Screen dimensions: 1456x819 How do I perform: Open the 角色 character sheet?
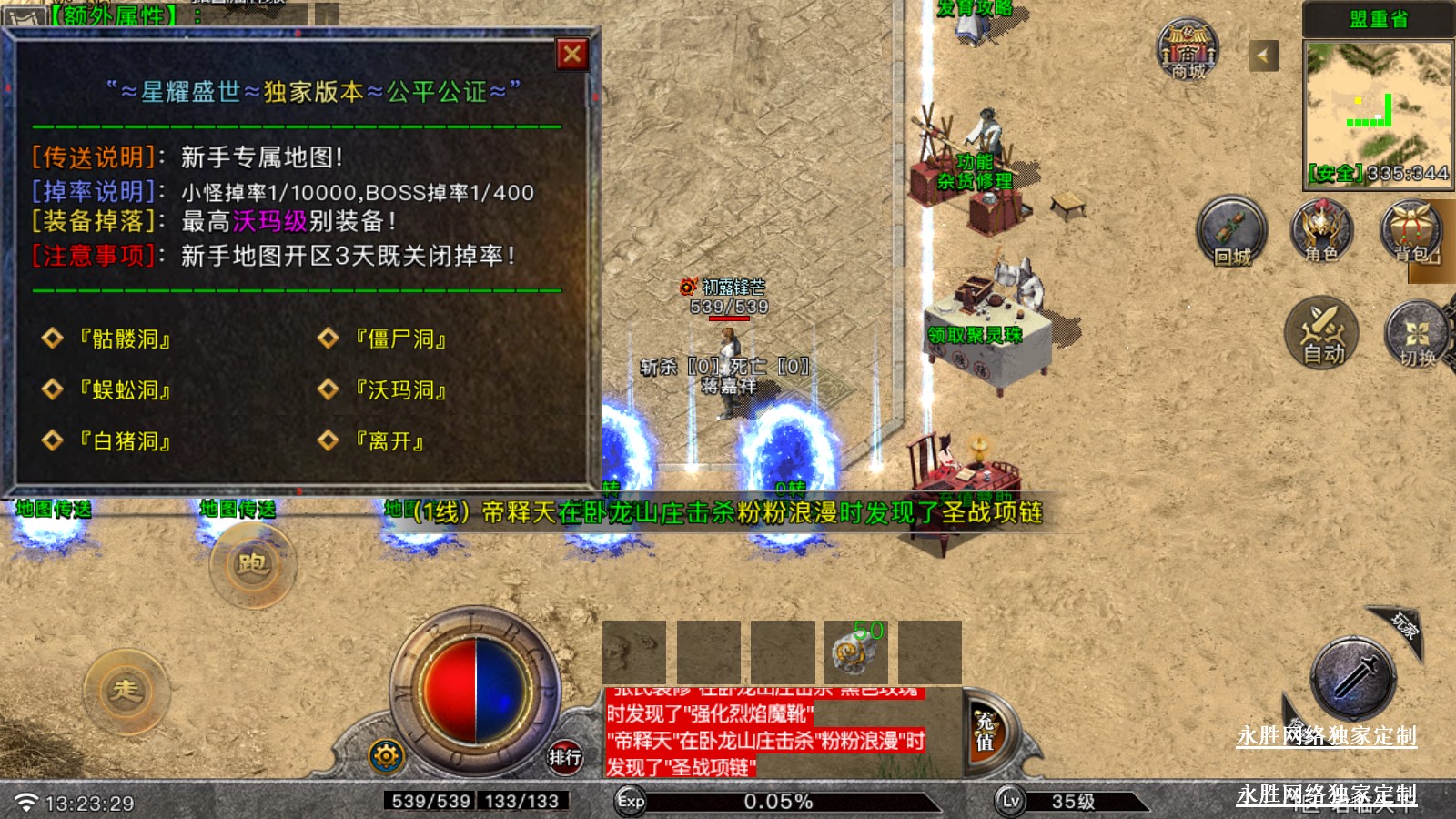[x=1321, y=231]
